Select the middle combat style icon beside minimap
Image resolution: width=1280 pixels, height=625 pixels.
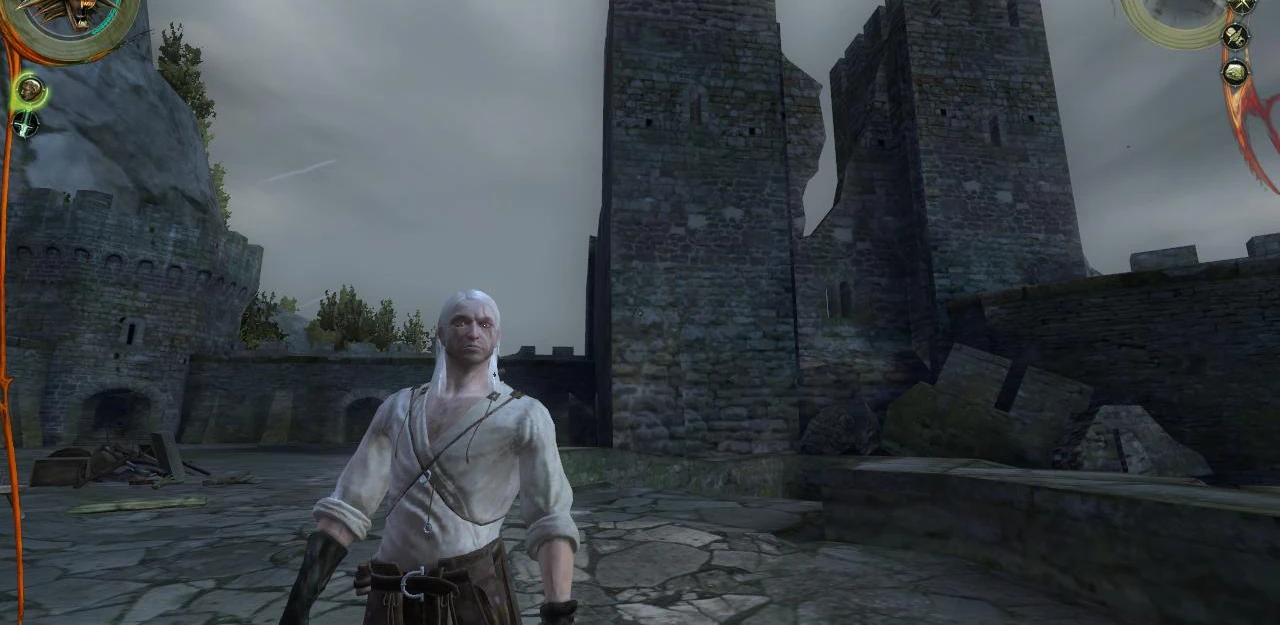point(1236,36)
